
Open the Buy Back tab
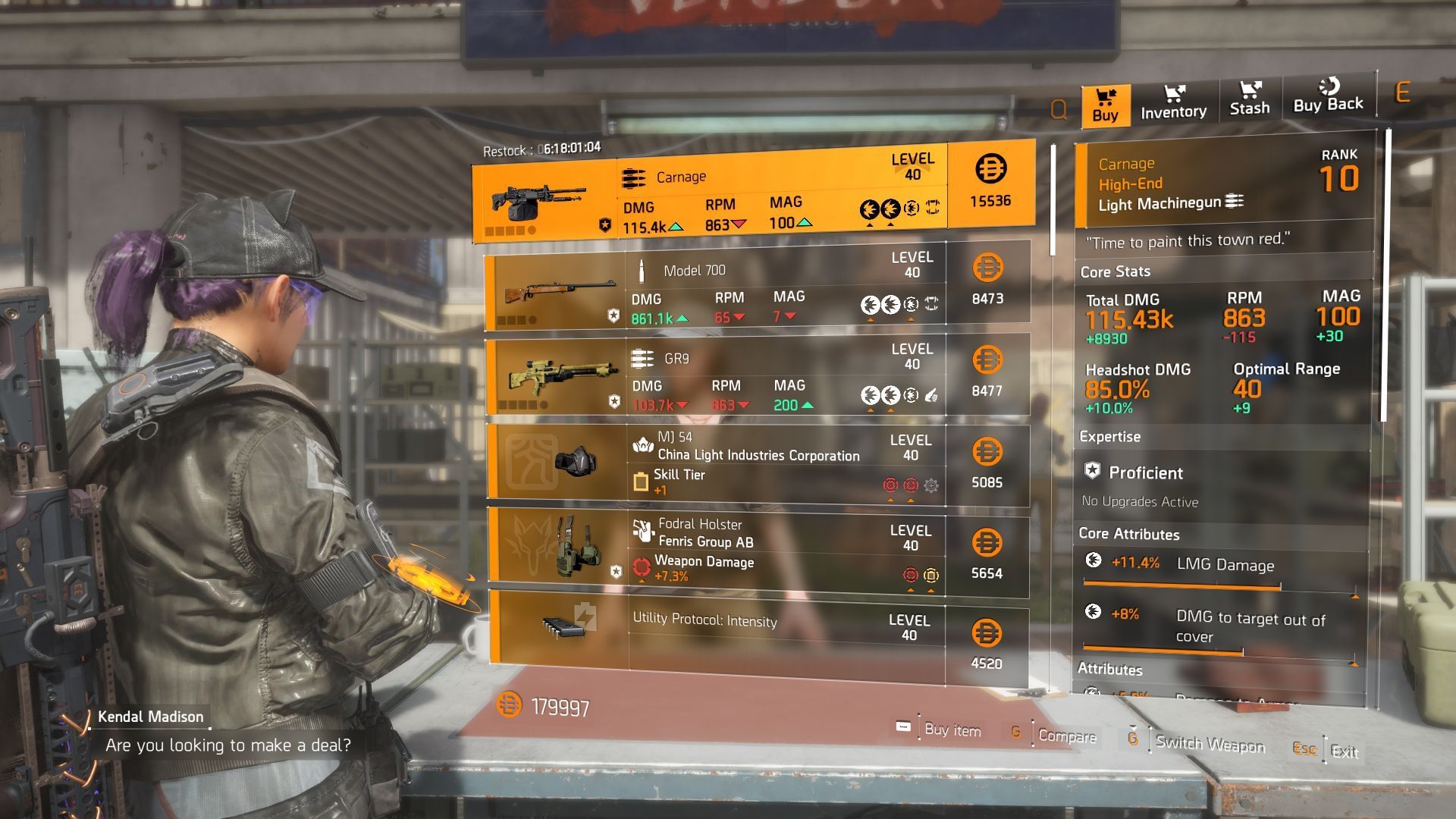click(x=1327, y=96)
